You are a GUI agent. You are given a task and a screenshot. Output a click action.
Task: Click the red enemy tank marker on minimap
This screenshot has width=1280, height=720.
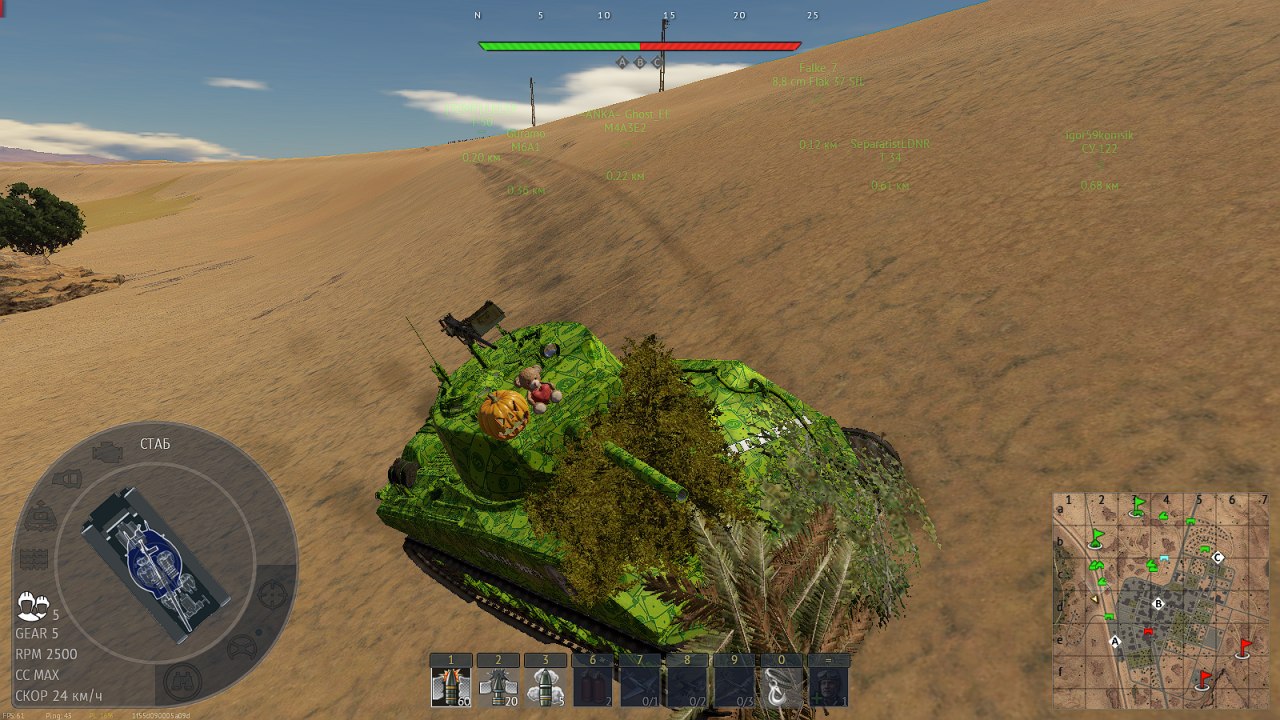(1148, 632)
